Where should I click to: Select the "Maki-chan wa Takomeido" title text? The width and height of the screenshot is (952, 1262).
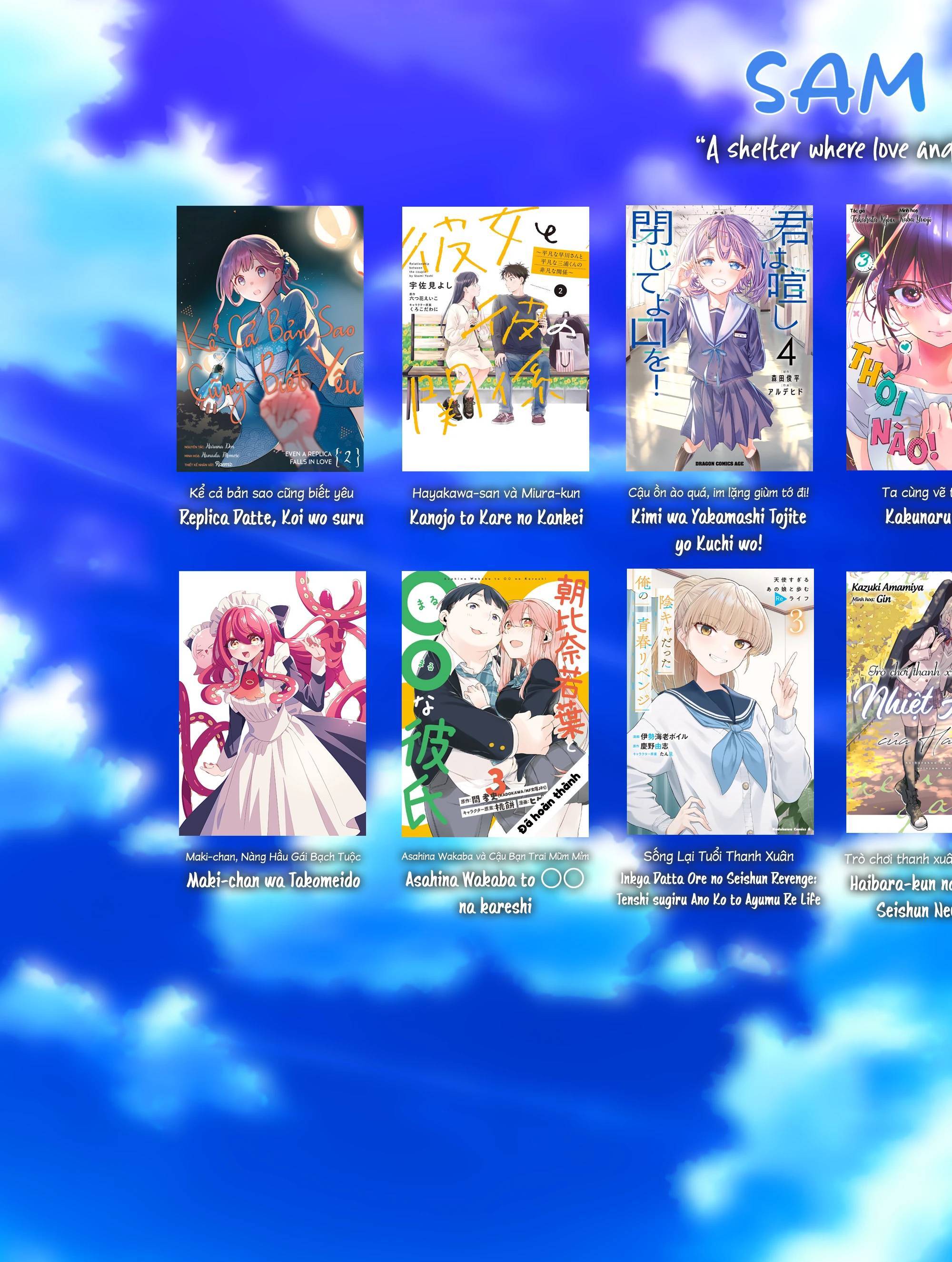(x=273, y=881)
